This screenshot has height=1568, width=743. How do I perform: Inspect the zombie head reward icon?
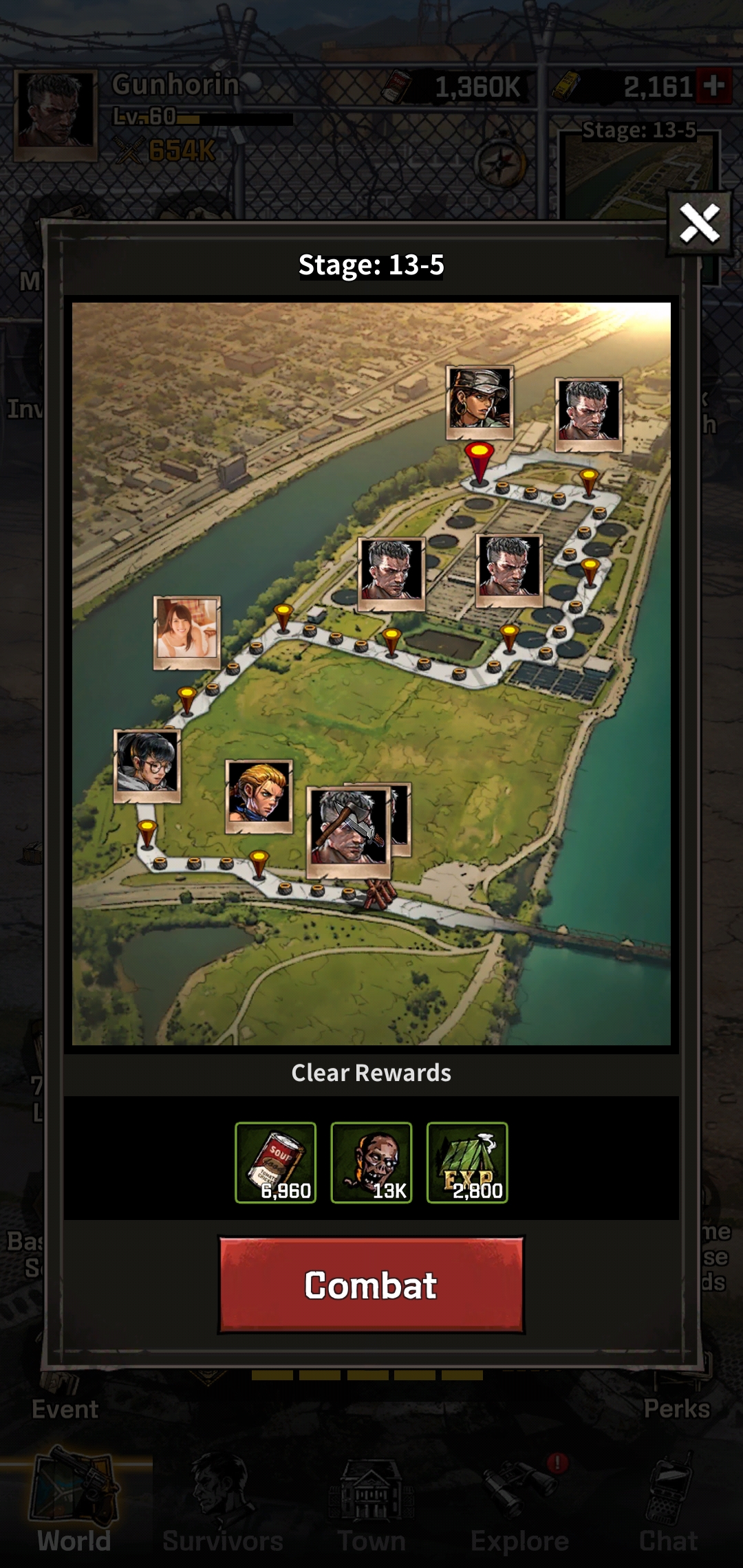coord(371,1162)
